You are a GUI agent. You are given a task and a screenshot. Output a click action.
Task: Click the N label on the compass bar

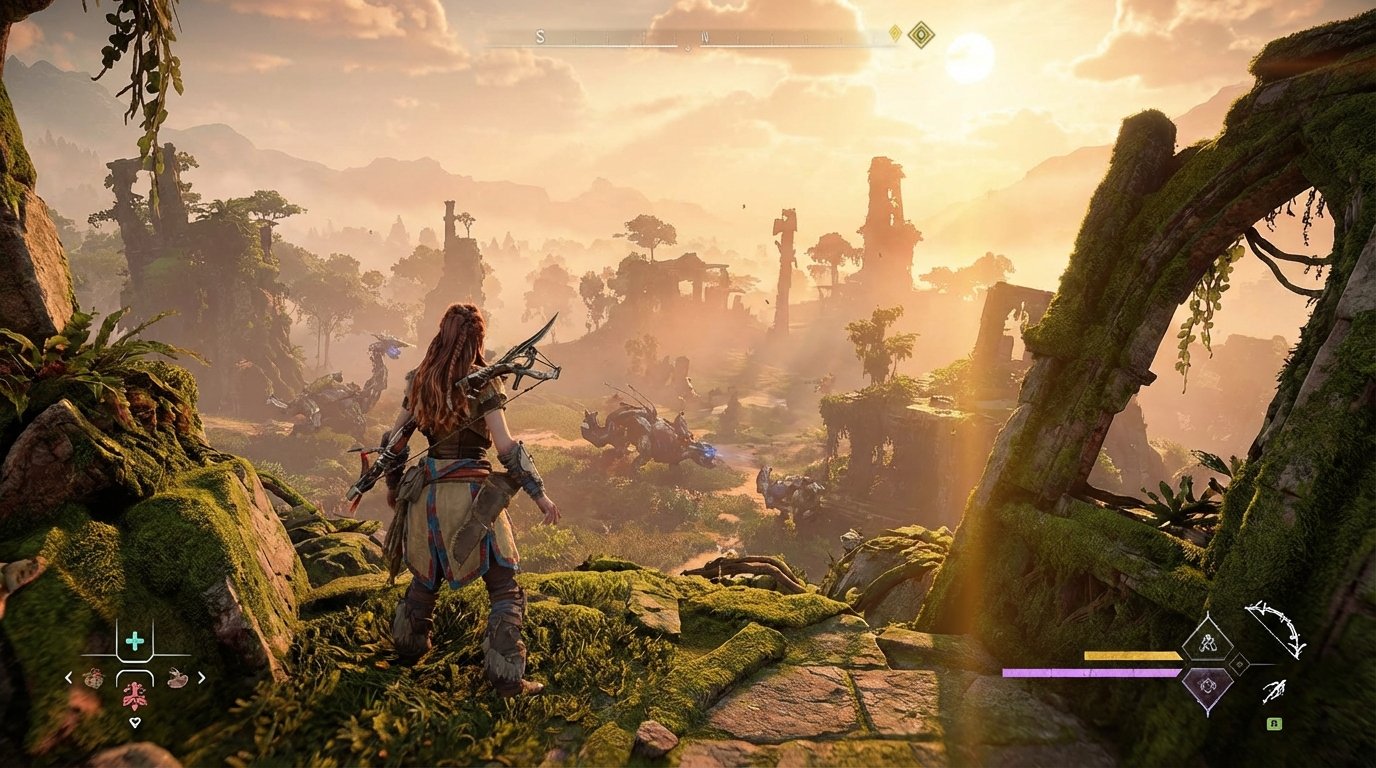coord(704,36)
